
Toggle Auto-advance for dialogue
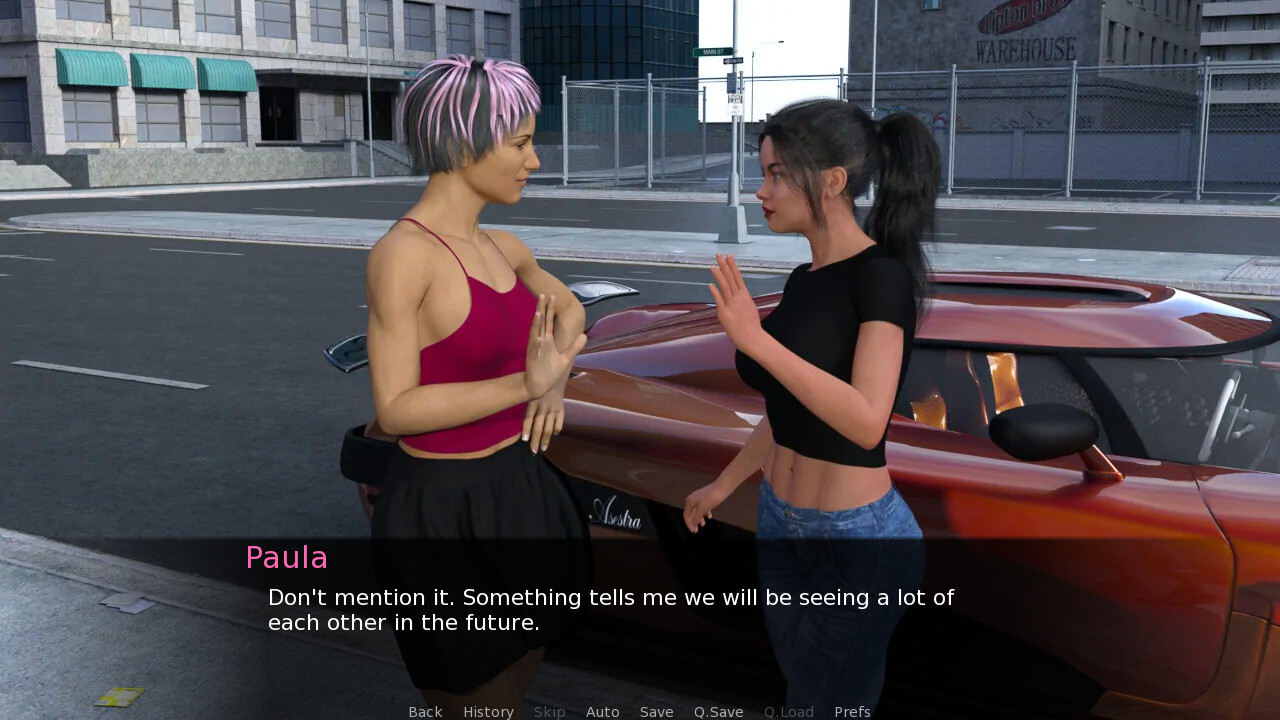pyautogui.click(x=602, y=712)
